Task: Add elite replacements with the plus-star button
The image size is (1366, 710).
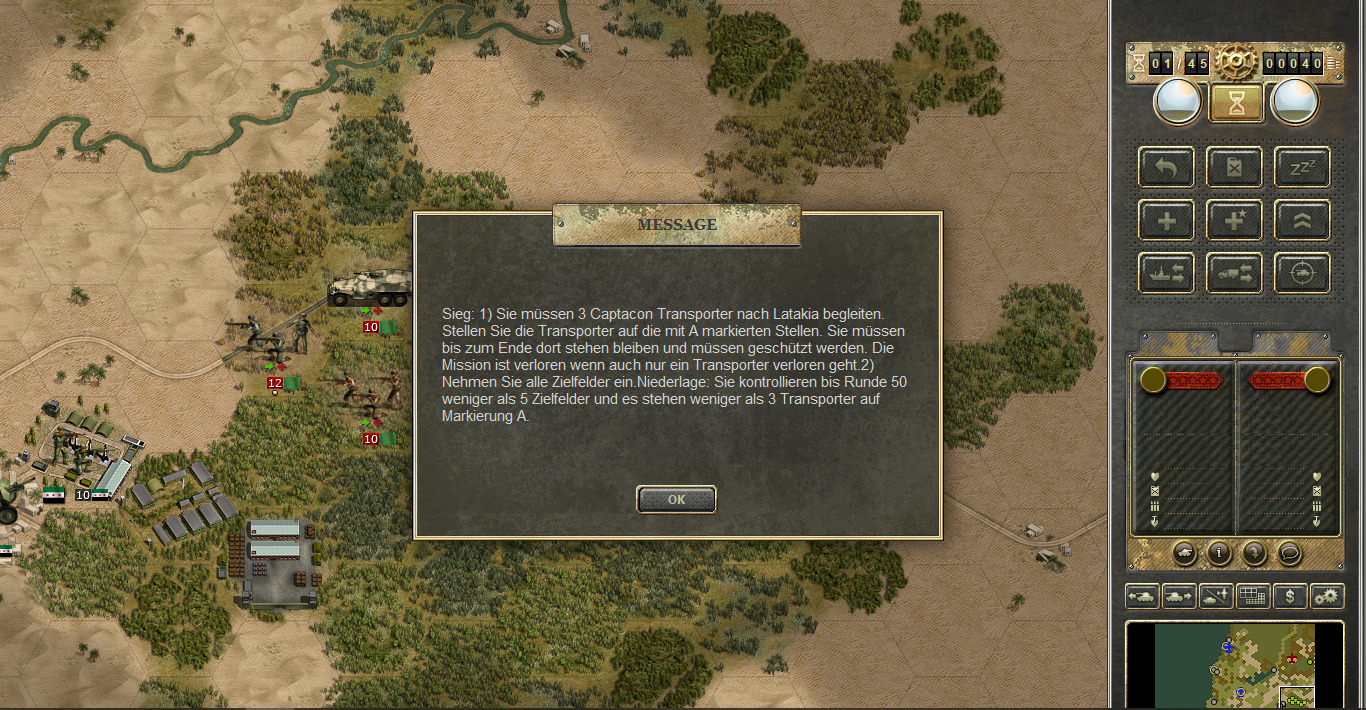Action: coord(1234,220)
